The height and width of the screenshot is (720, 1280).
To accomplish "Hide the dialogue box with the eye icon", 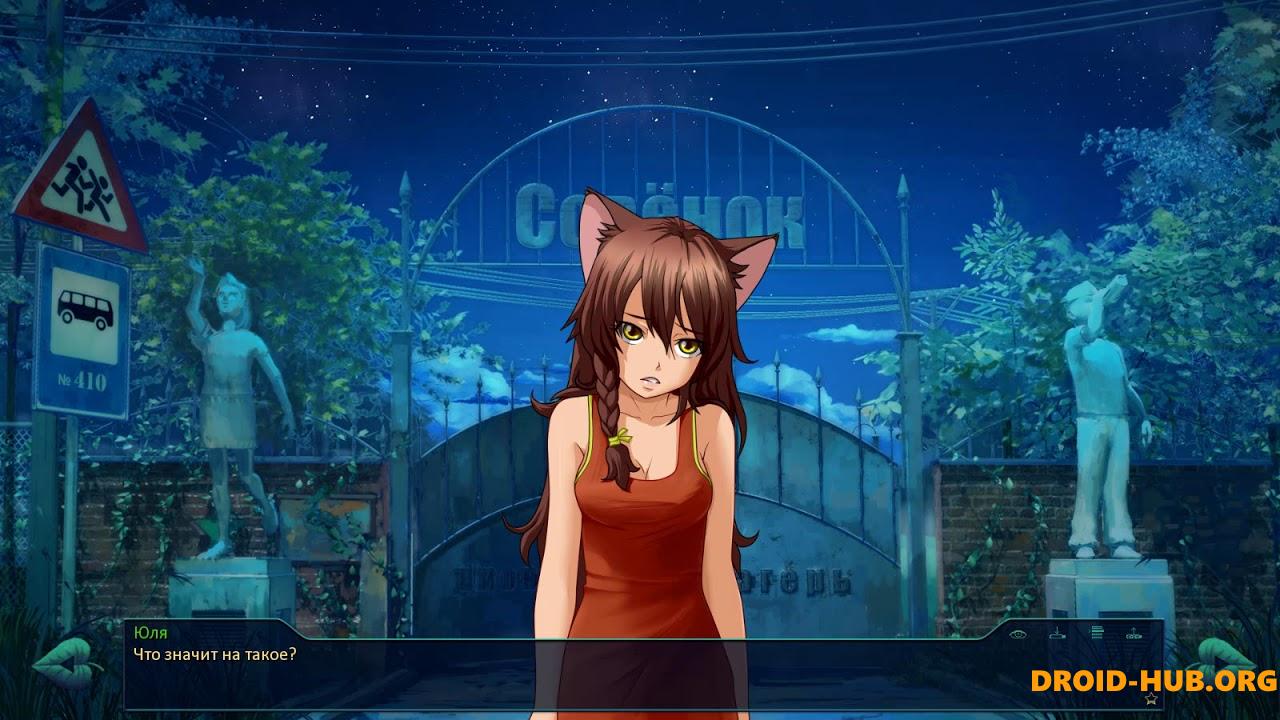I will point(1019,633).
